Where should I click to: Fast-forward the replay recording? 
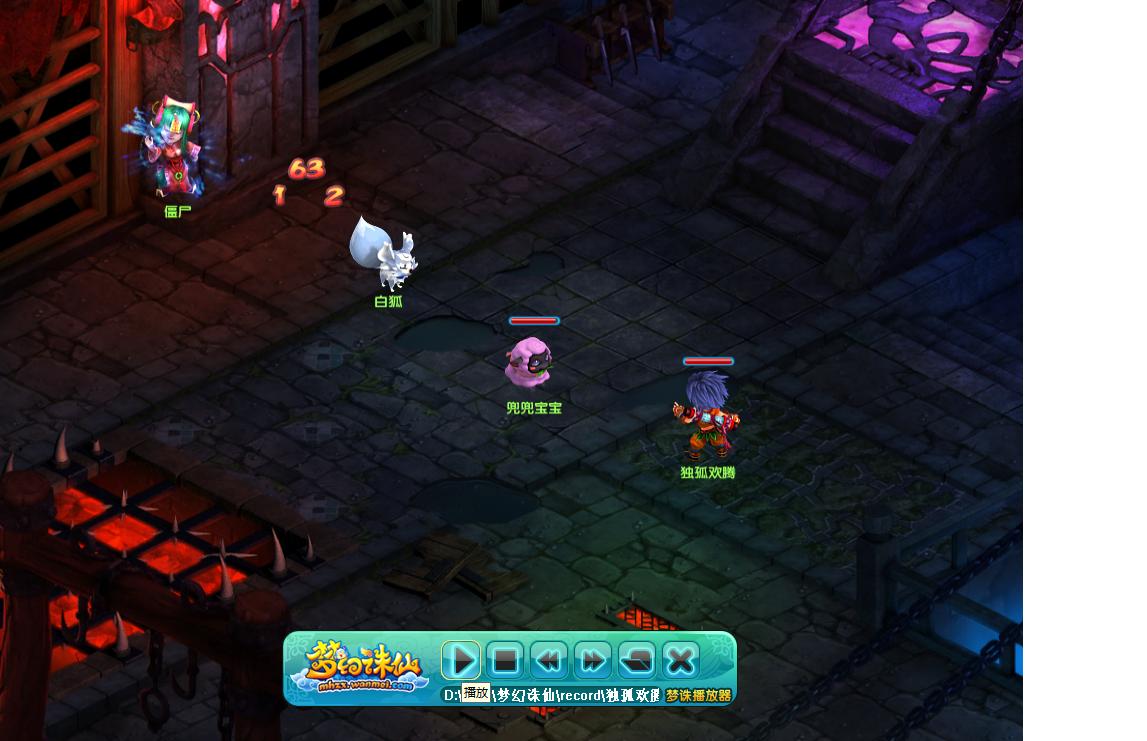[593, 660]
